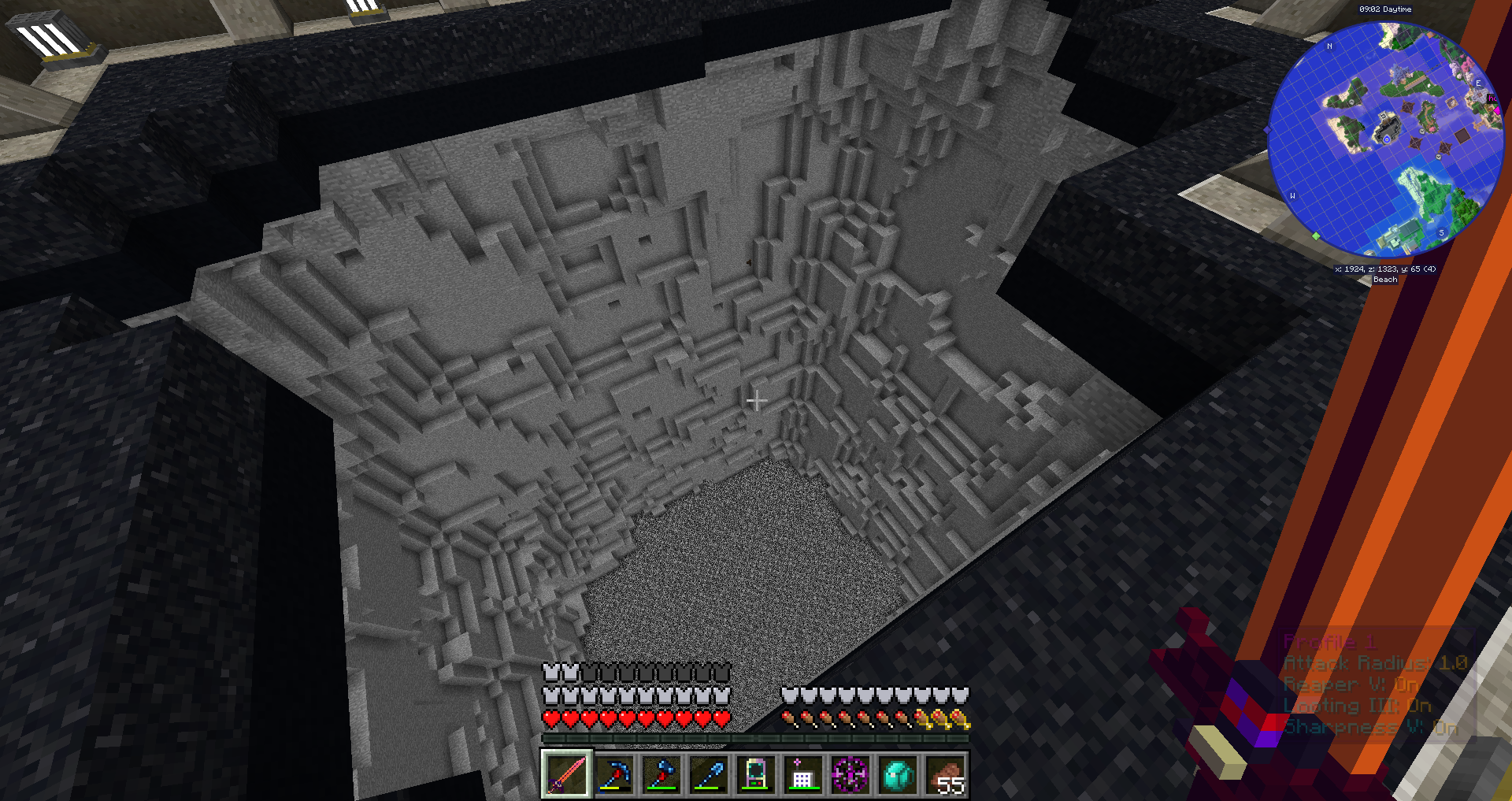Screen dimensions: 1512x801
Task: Select the dark blue diamond waypoint marker
Action: pos(1268,129)
